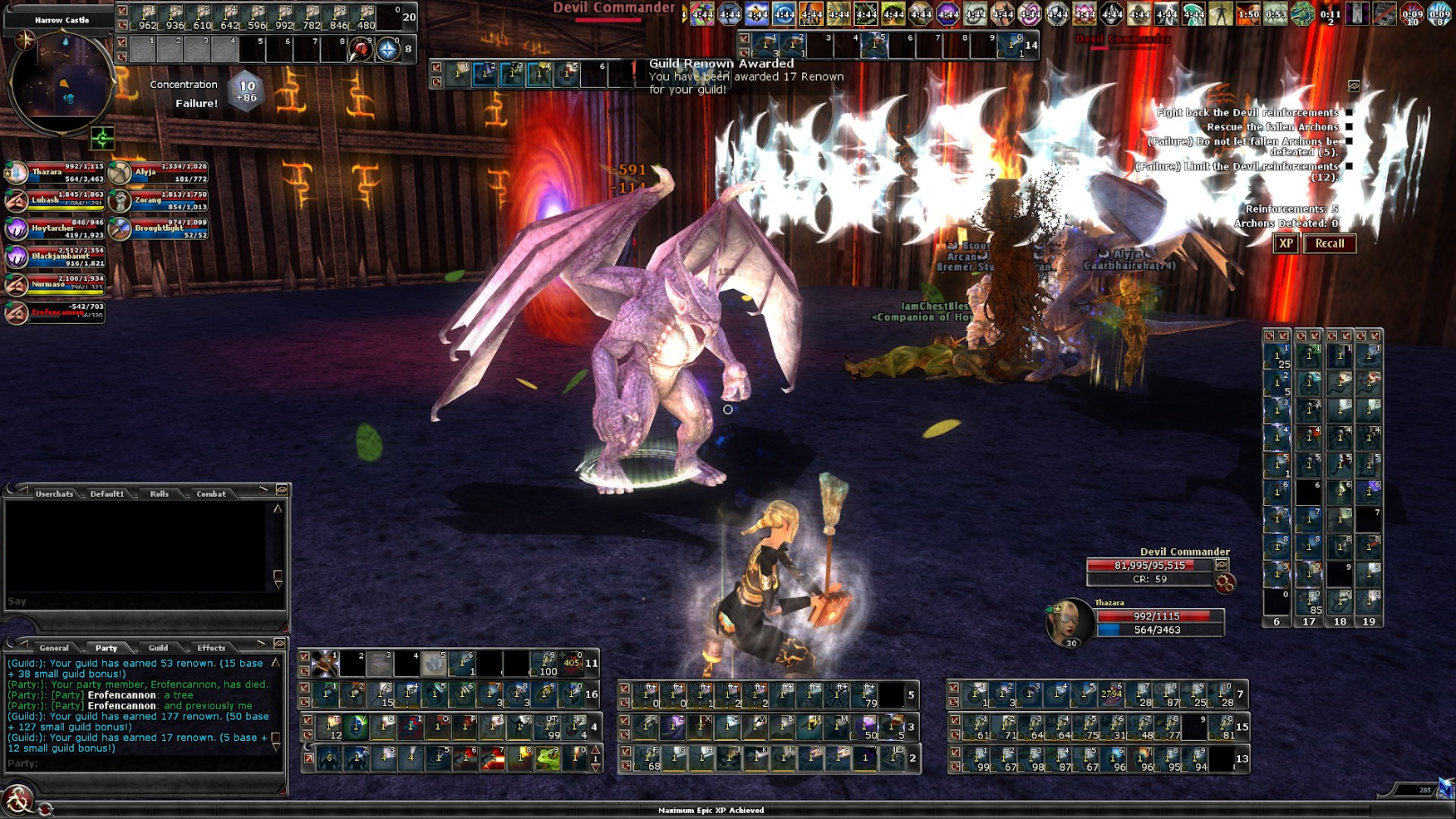Click the Say chat input field
This screenshot has width=1456, height=819.
(x=141, y=601)
